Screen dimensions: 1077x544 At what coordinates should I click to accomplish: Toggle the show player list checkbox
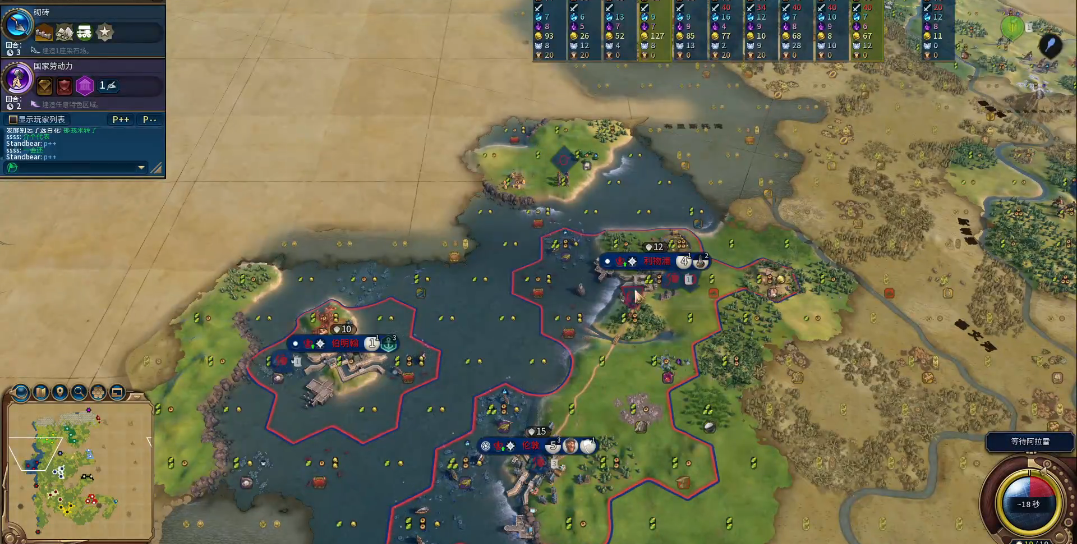click(x=13, y=119)
